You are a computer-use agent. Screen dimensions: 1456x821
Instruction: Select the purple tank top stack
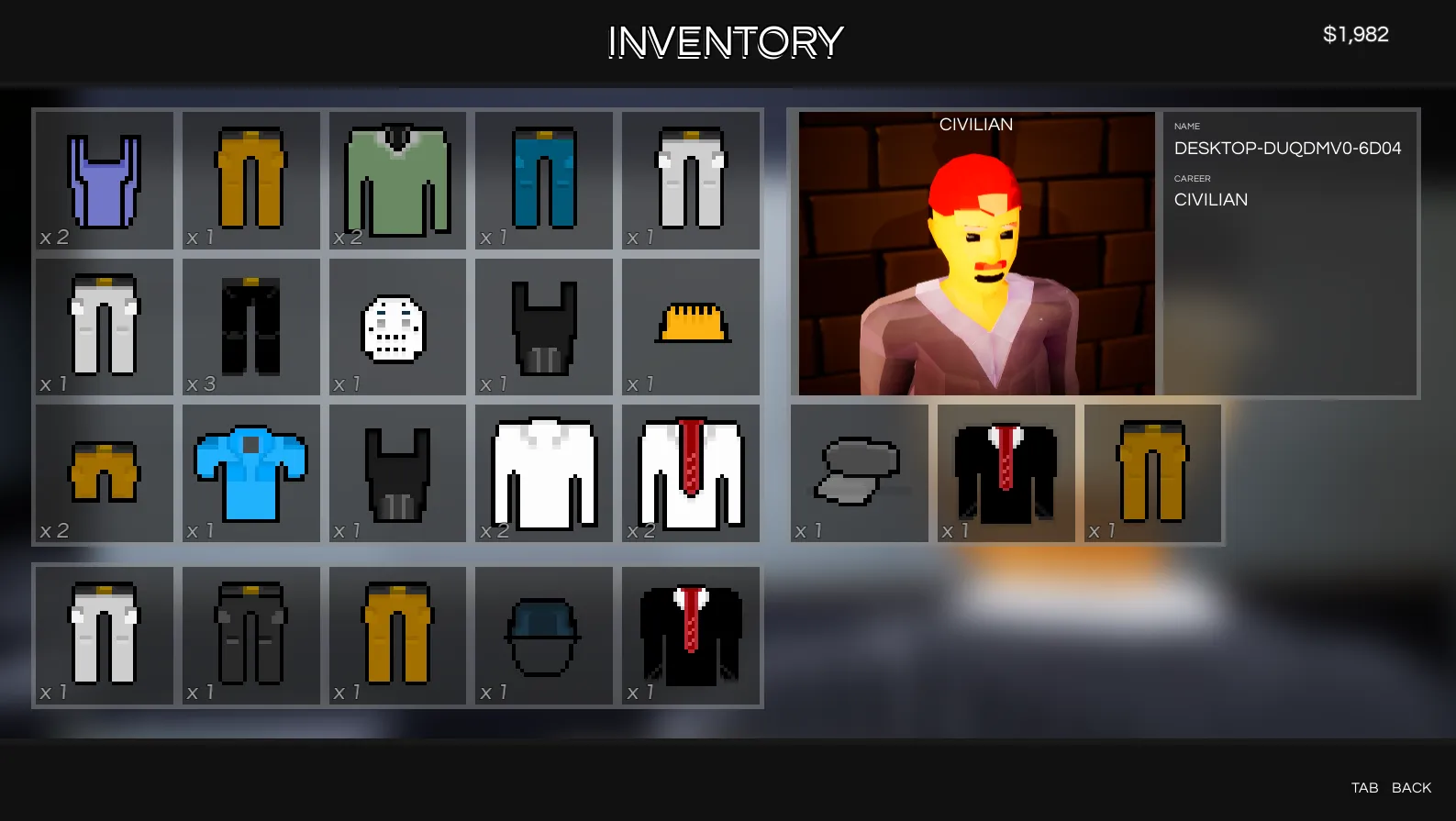coord(104,181)
